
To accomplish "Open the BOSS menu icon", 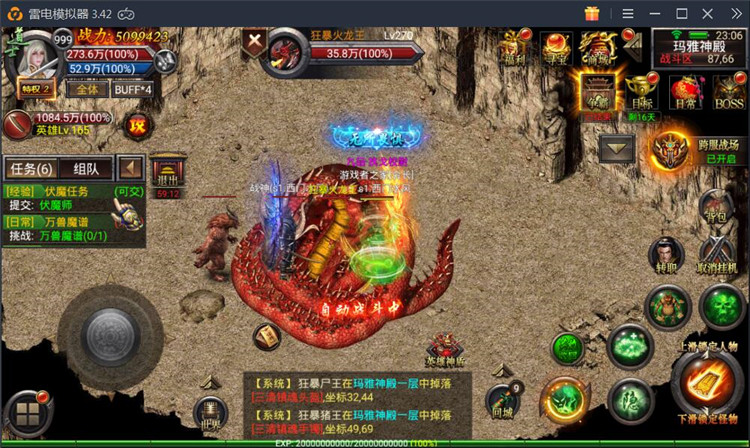I will [x=728, y=92].
